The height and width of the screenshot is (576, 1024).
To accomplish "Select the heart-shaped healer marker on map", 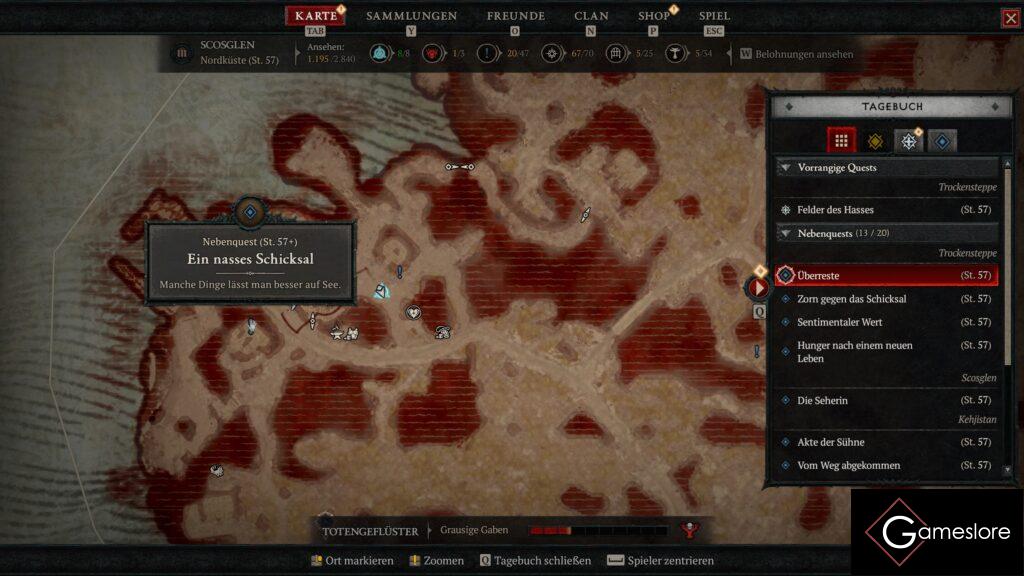I will tap(413, 312).
